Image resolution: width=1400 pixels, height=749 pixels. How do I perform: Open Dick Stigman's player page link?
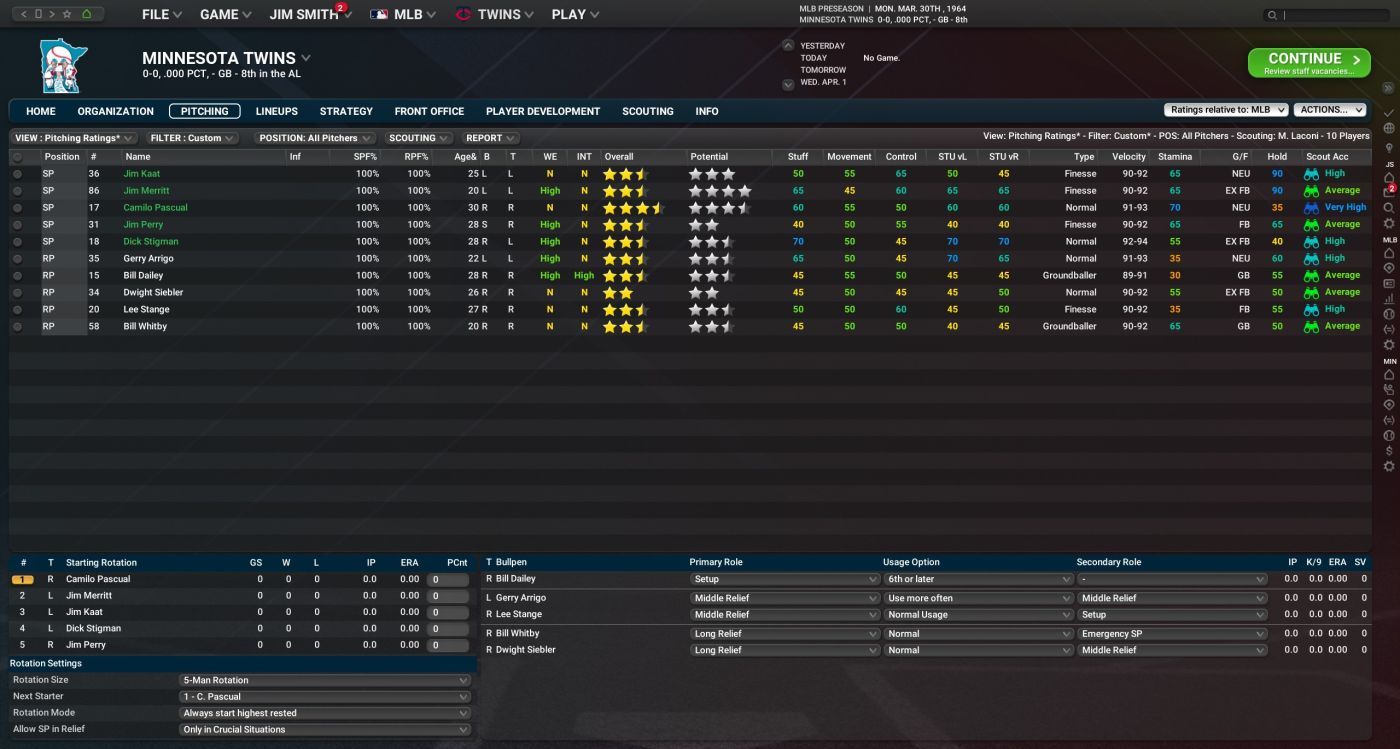click(x=150, y=241)
